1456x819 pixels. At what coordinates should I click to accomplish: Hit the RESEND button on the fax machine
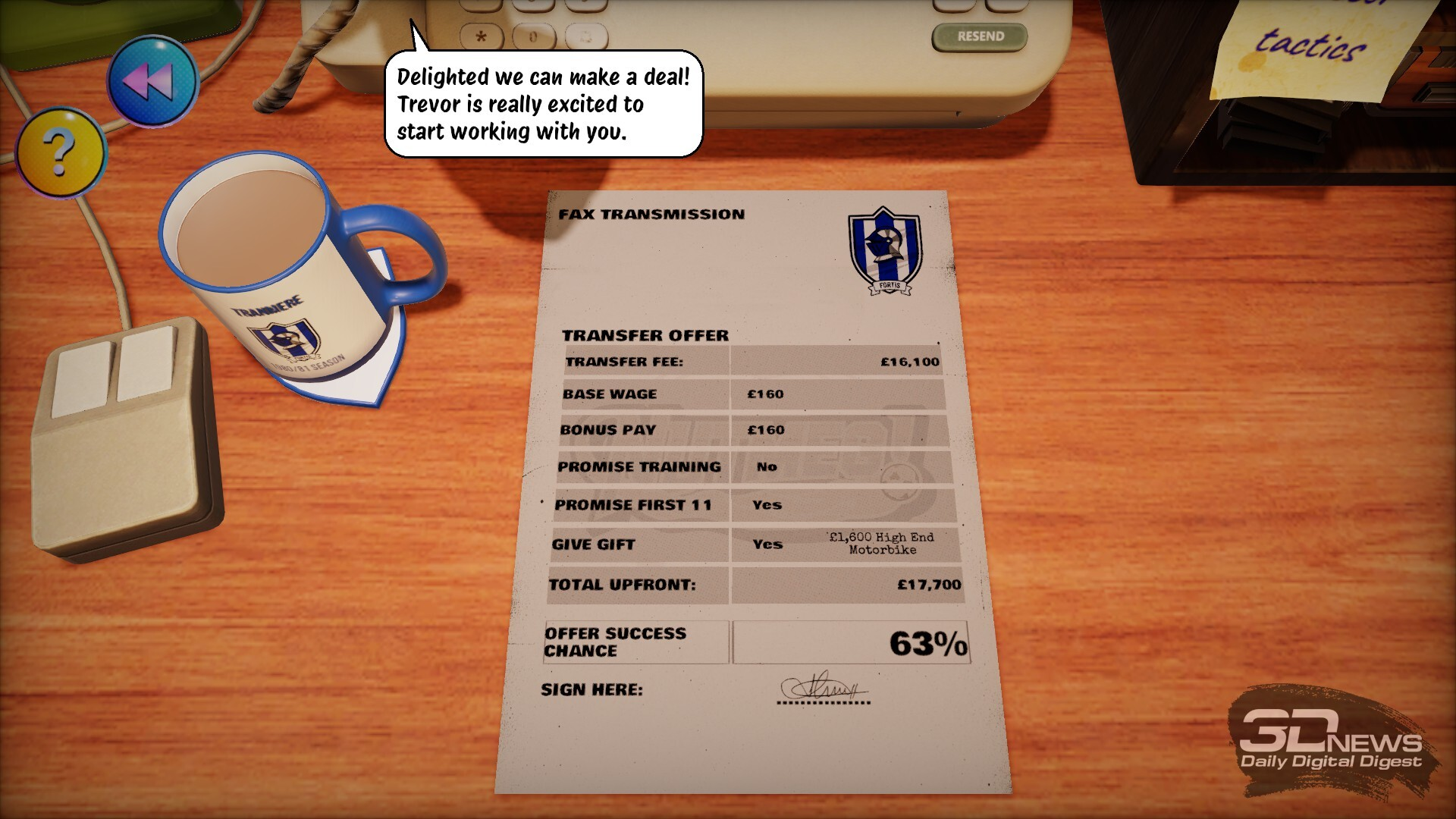pyautogui.click(x=980, y=36)
